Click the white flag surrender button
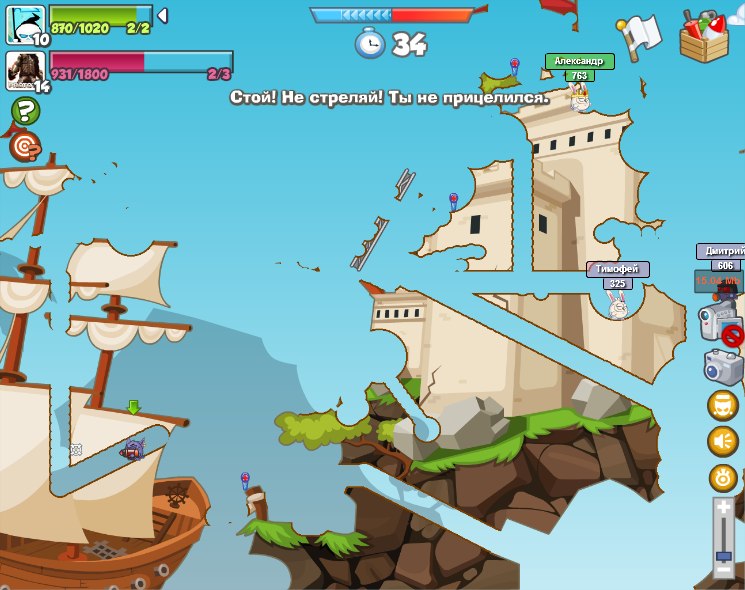The width and height of the screenshot is (745, 590). pyautogui.click(x=642, y=35)
